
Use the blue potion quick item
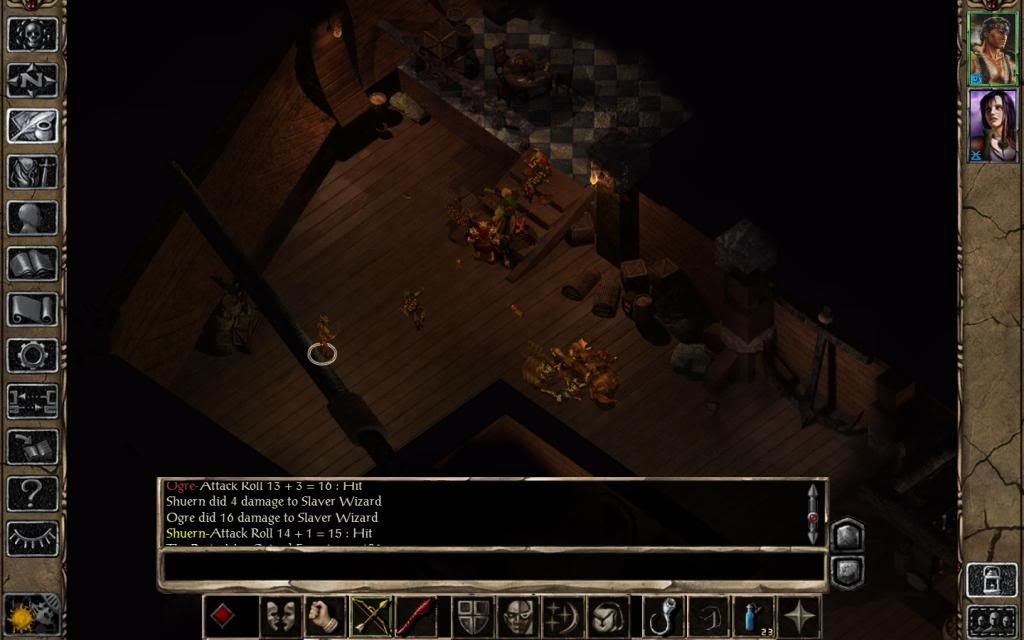coord(755,616)
